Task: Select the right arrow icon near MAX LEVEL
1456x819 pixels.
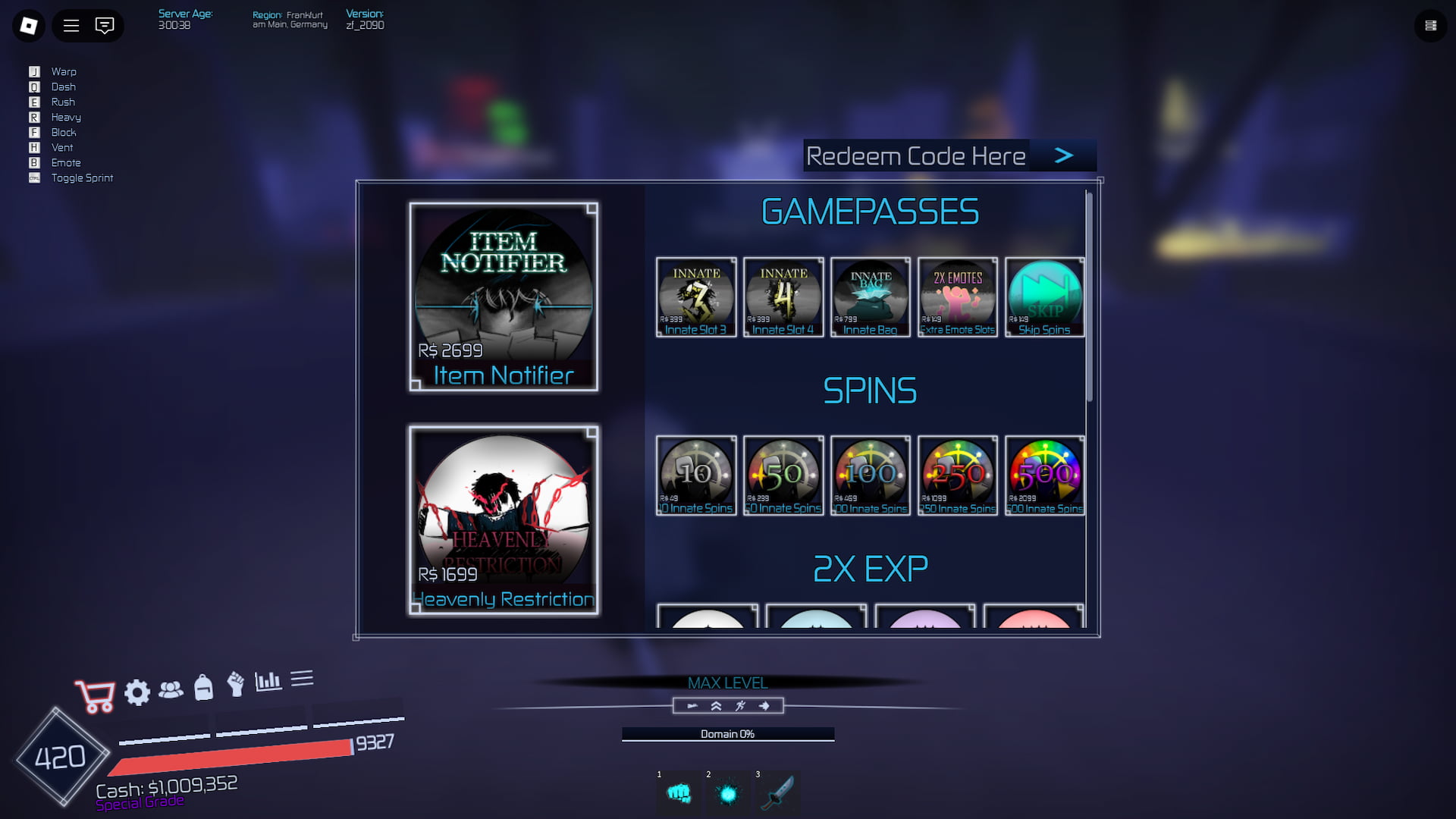Action: (x=765, y=706)
